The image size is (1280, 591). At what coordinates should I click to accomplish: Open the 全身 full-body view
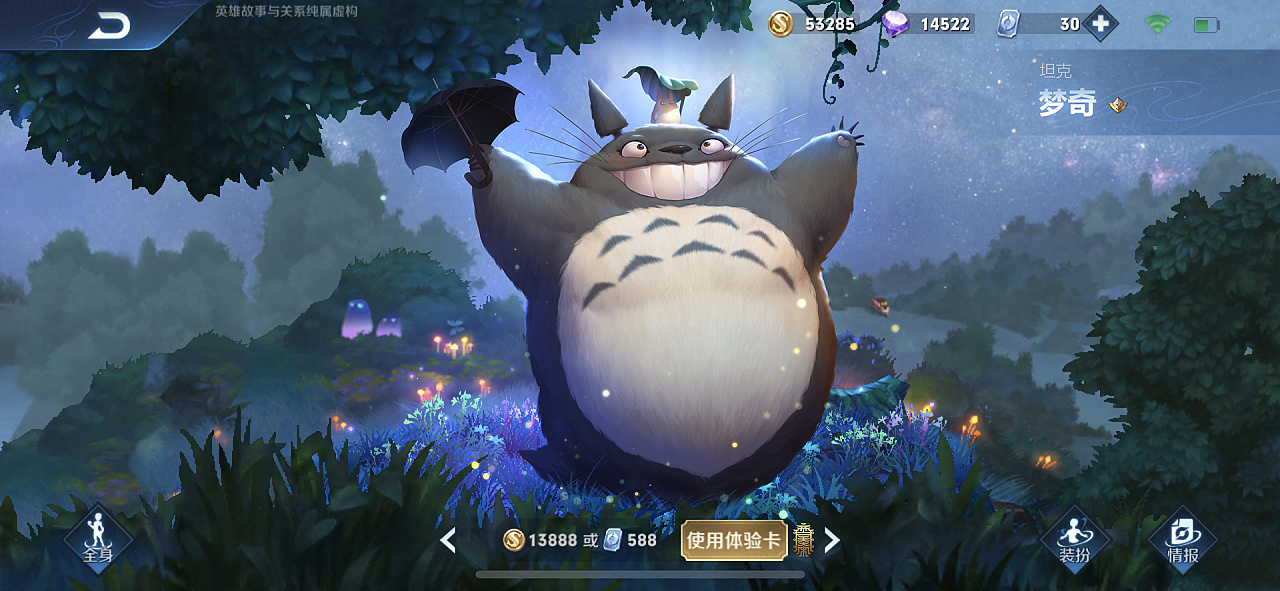click(x=97, y=541)
